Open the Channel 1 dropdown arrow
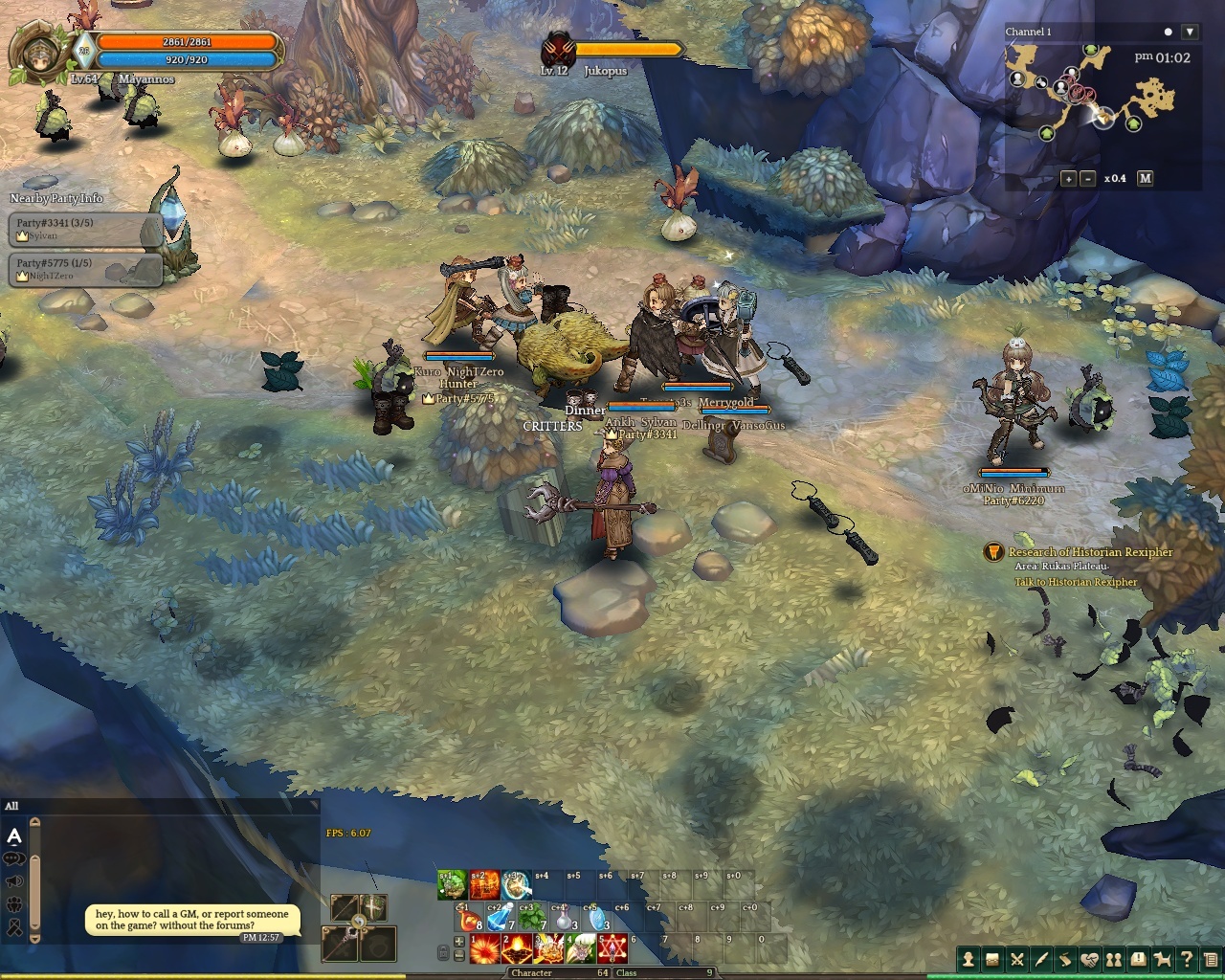The width and height of the screenshot is (1225, 980). pos(1190,32)
